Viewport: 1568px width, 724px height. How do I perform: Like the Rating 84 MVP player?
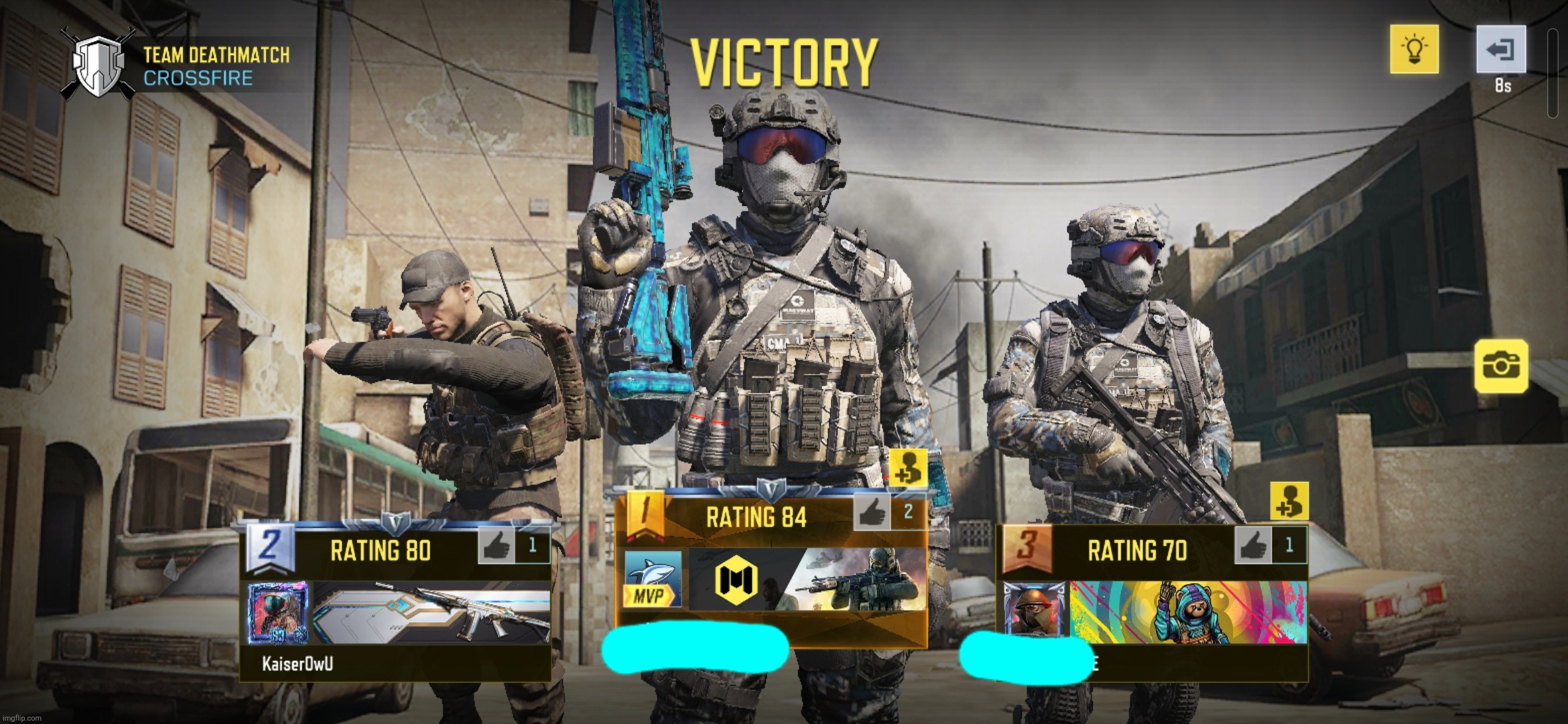pos(872,513)
